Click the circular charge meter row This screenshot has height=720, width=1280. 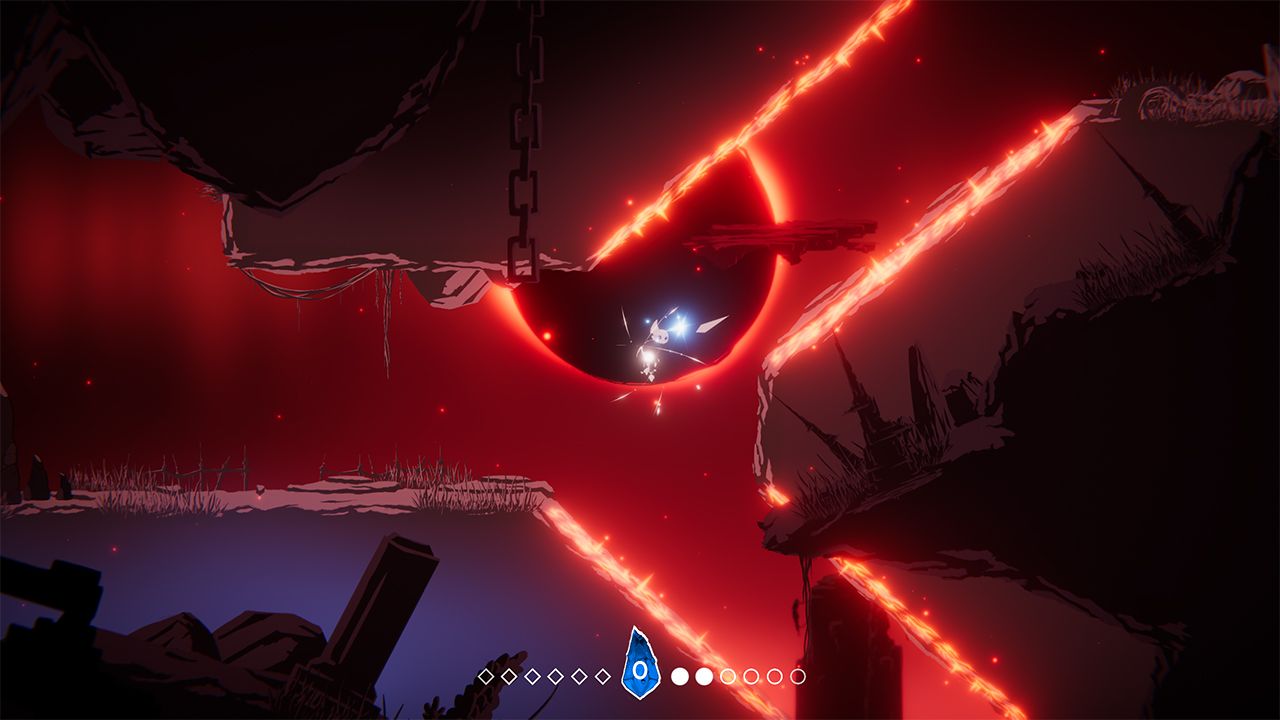pyautogui.click(x=737, y=675)
